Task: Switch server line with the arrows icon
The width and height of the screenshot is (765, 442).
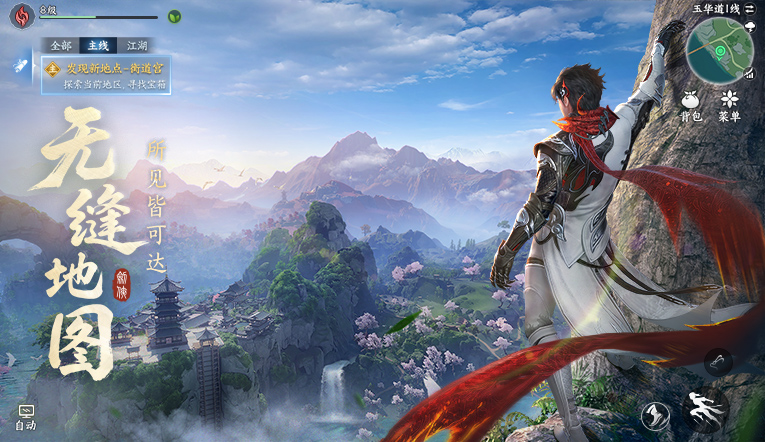Action: (748, 8)
